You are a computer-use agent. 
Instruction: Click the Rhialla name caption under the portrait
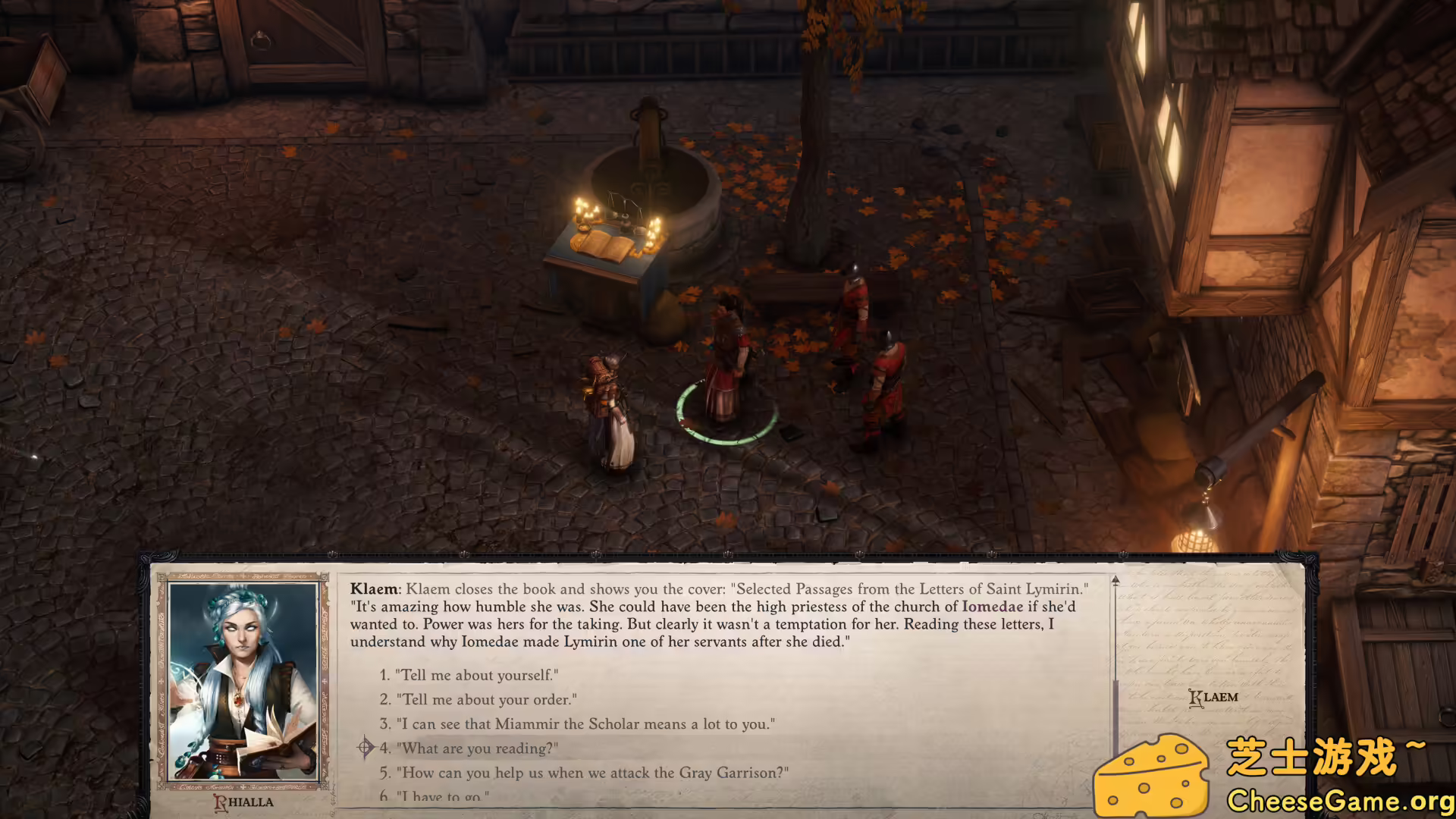pos(243,802)
